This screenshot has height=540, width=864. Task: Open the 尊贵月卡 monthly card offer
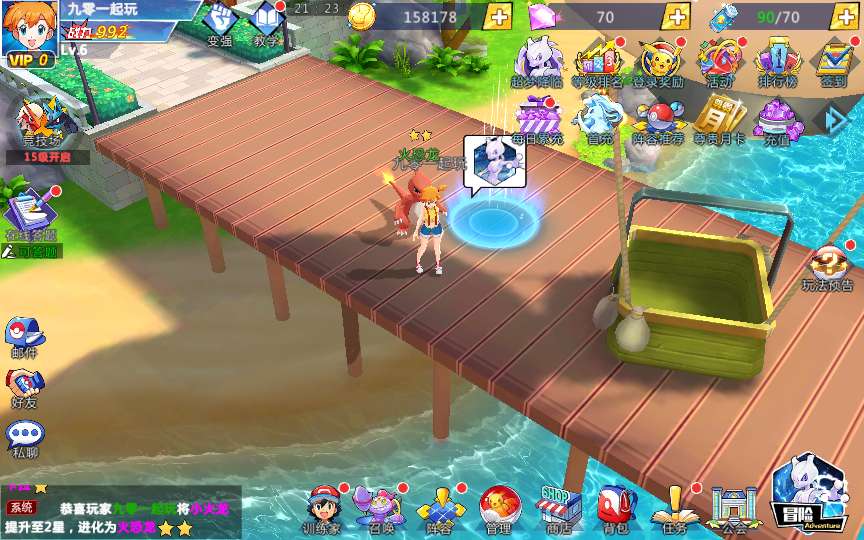click(x=719, y=117)
